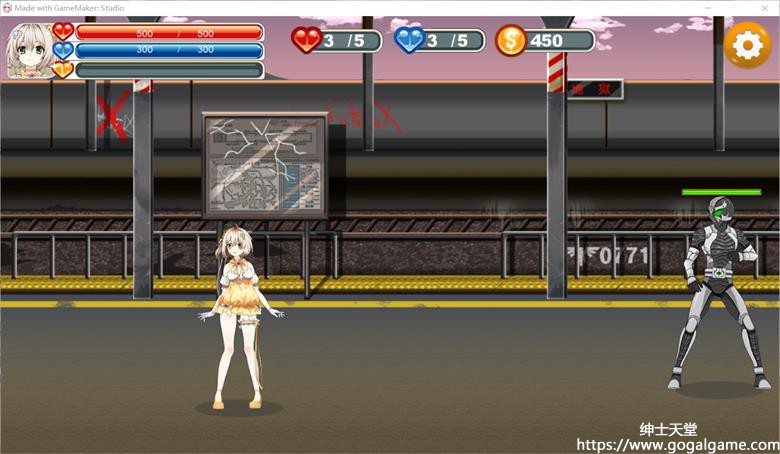Viewport: 780px width, 454px height.
Task: Open the orange gear settings menu
Action: pyautogui.click(x=747, y=45)
